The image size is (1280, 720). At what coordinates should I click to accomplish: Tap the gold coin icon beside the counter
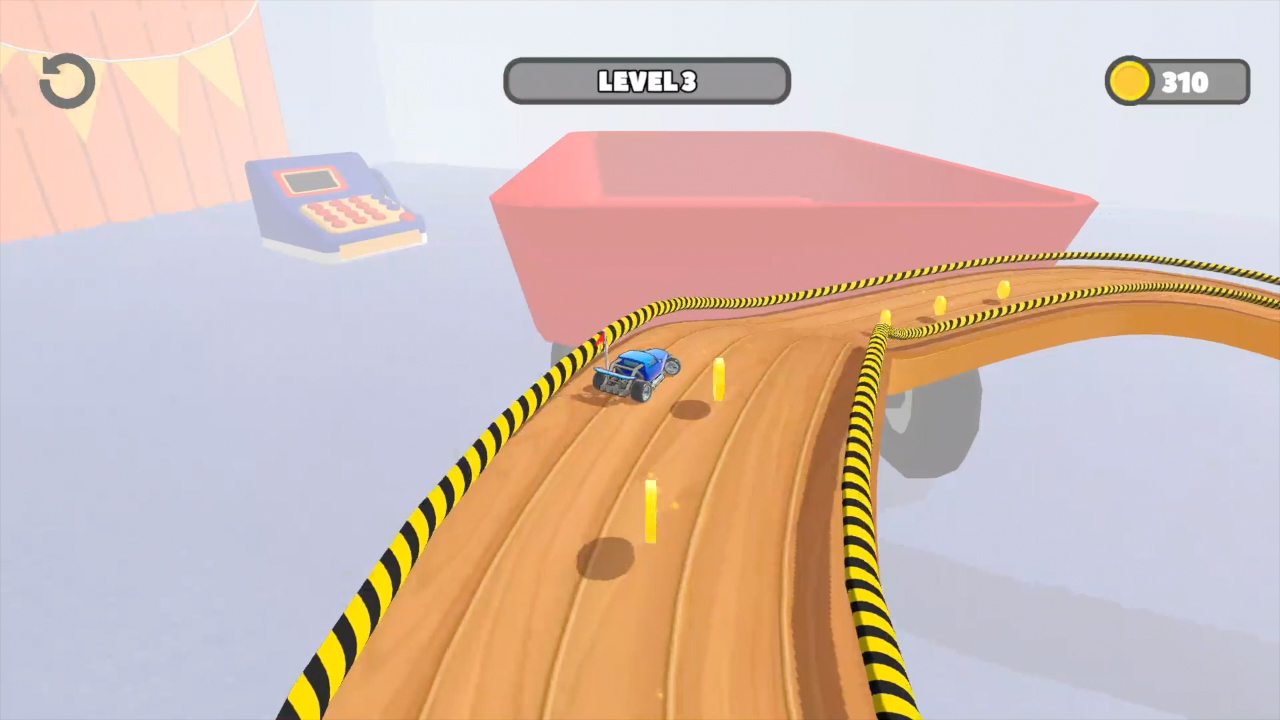point(1130,81)
